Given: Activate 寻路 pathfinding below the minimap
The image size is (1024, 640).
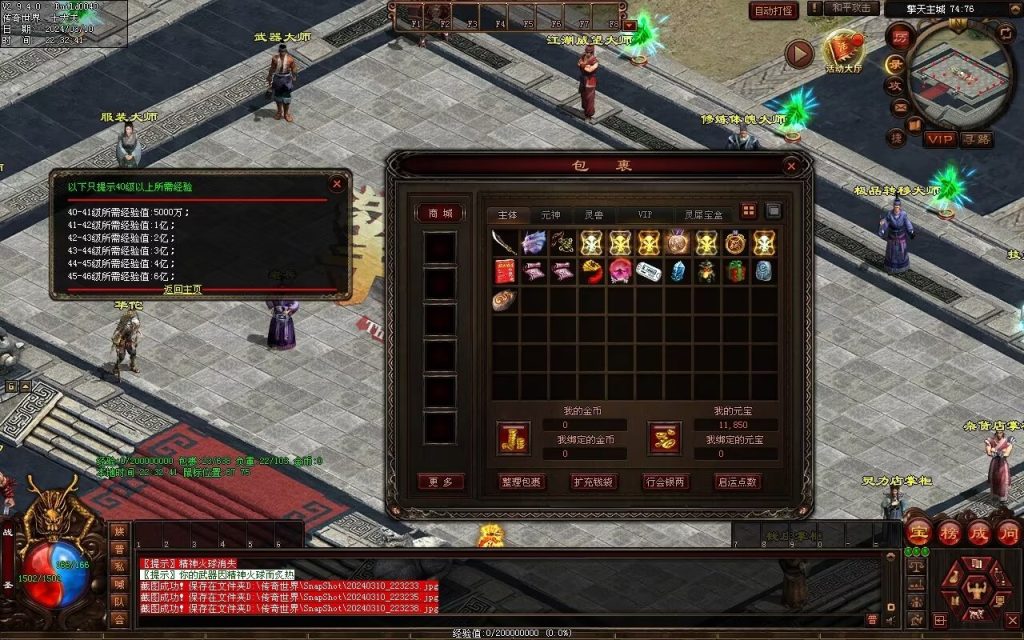Looking at the screenshot, I should (977, 139).
